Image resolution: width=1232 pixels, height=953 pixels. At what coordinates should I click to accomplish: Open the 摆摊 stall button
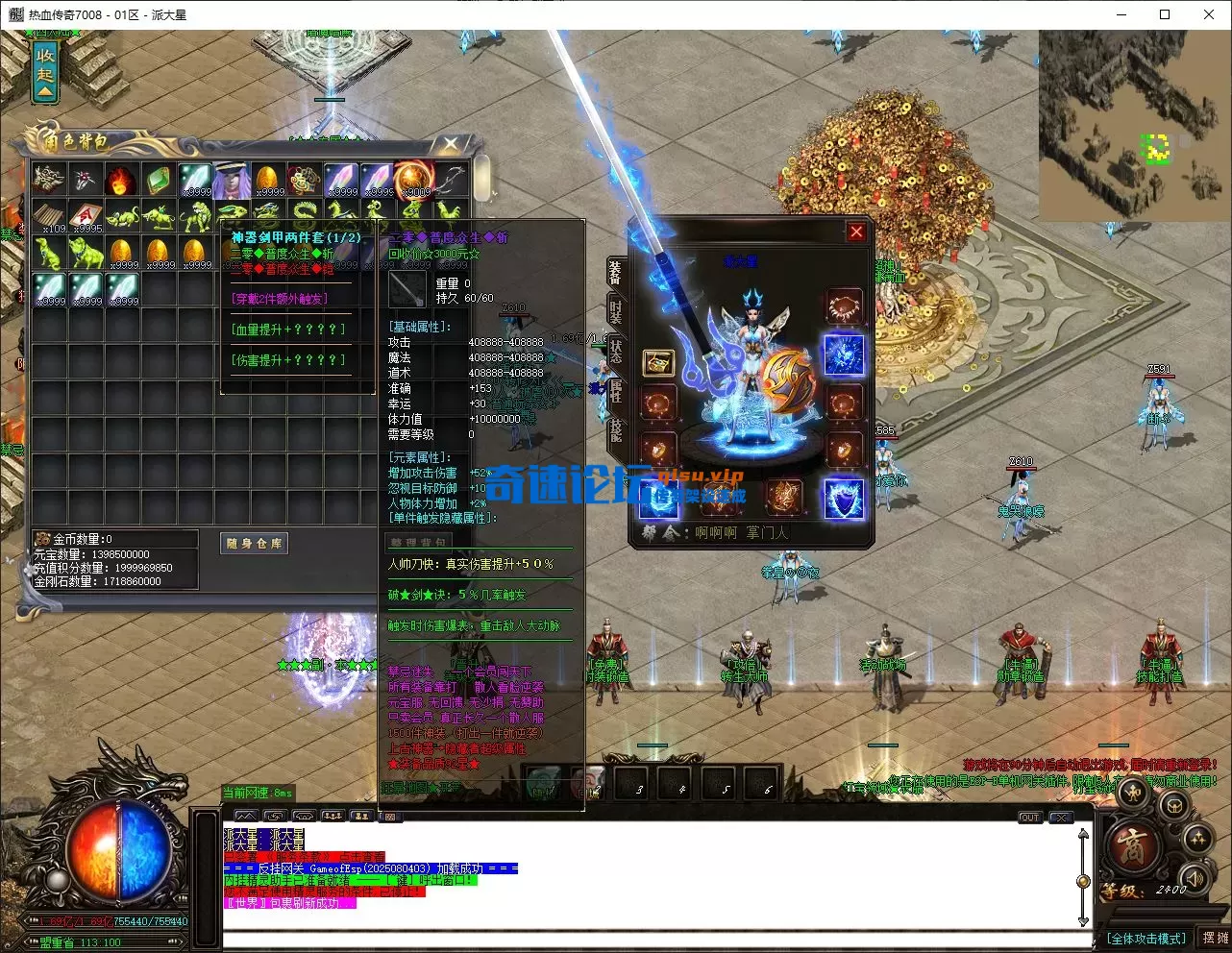pos(1215,938)
